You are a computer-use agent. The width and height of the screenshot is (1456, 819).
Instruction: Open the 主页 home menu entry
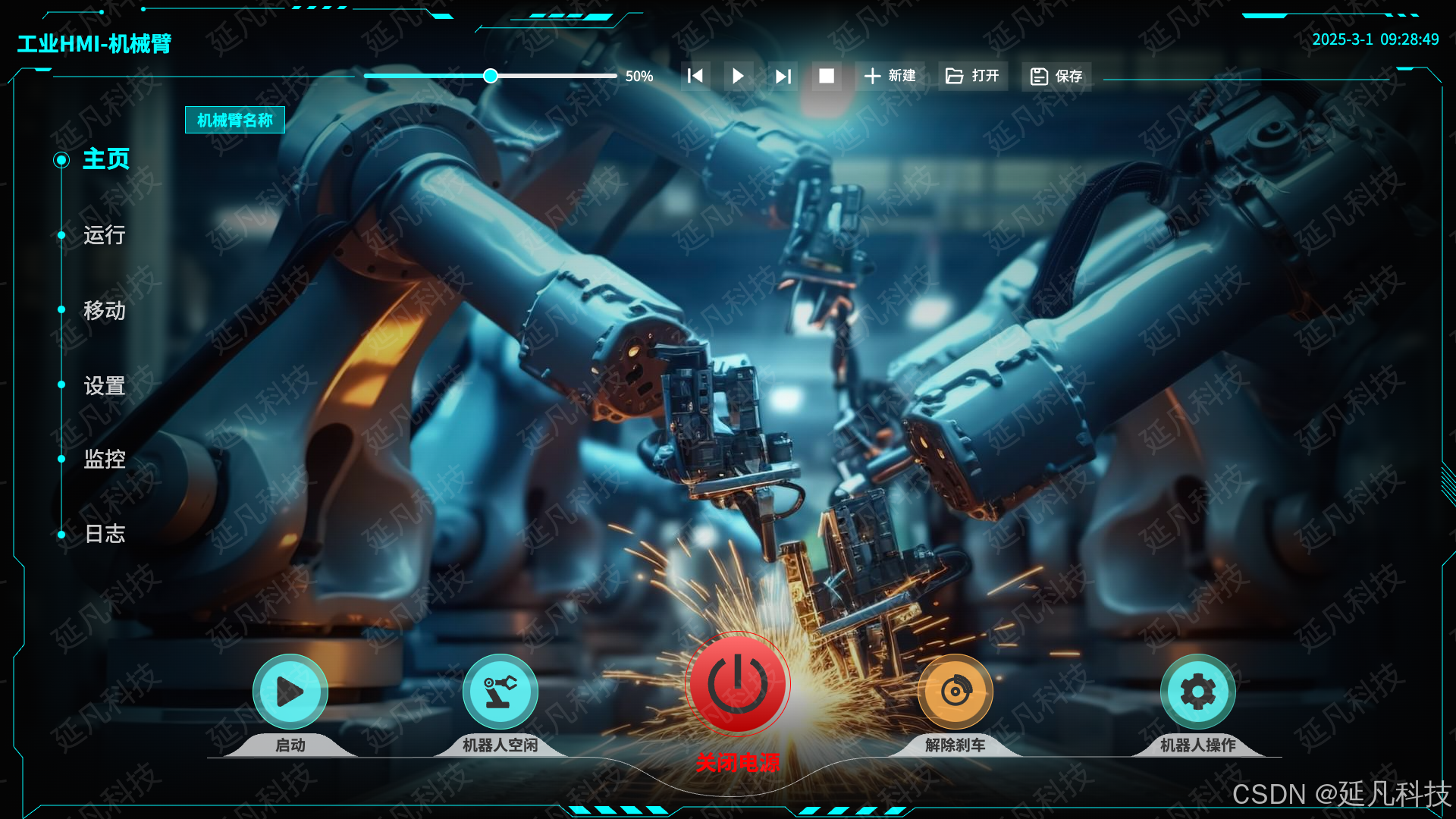tap(105, 159)
